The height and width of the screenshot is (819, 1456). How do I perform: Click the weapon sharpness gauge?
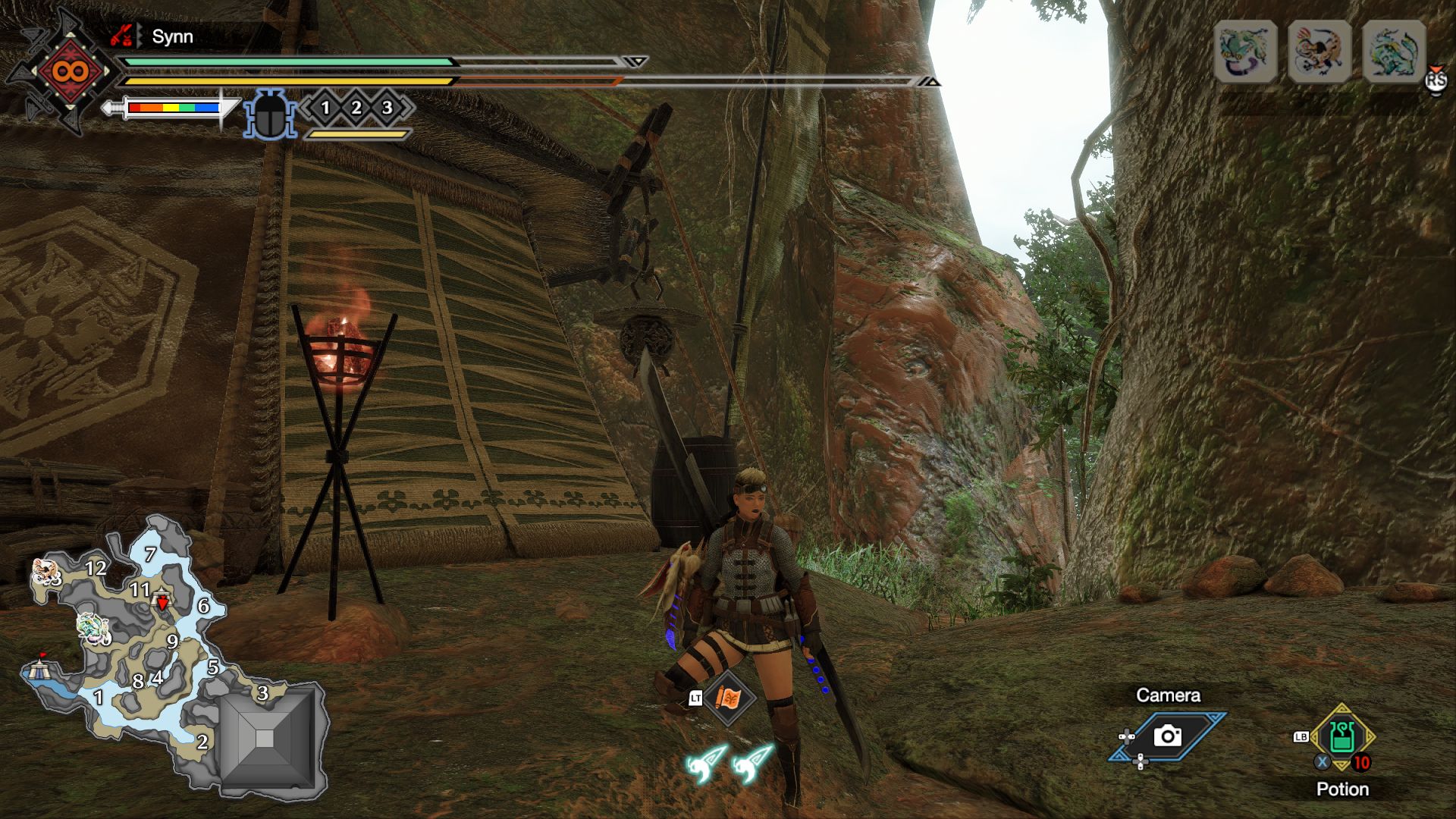pyautogui.click(x=173, y=108)
